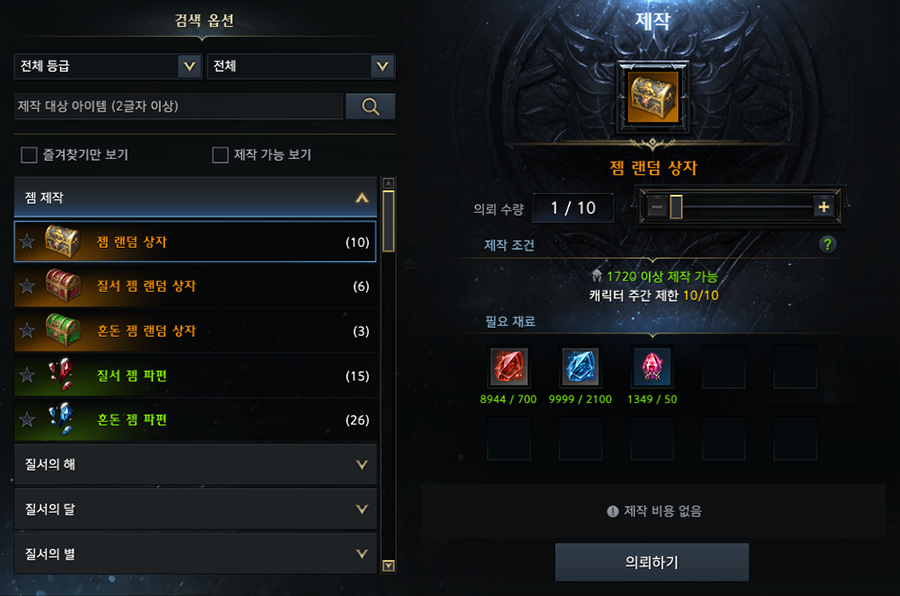
Task: Expand the 질서의 별 category
Action: (x=196, y=553)
